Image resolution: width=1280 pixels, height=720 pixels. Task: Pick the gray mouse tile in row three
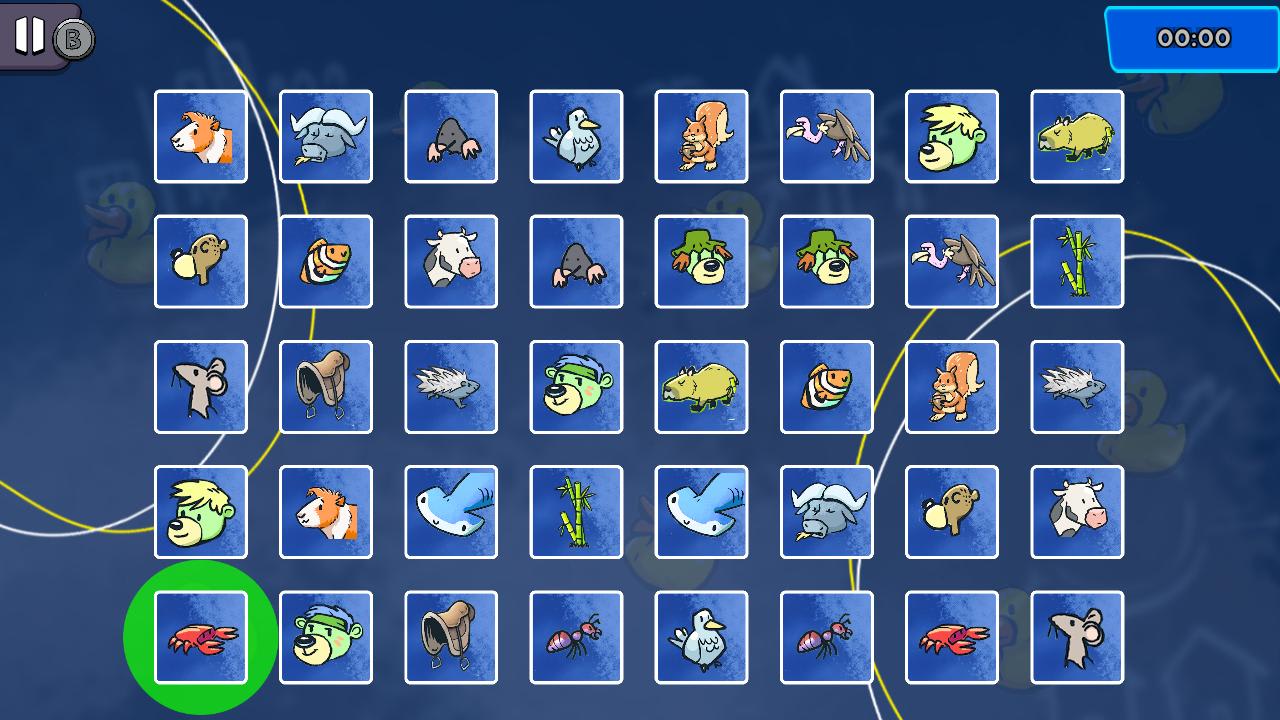click(200, 386)
